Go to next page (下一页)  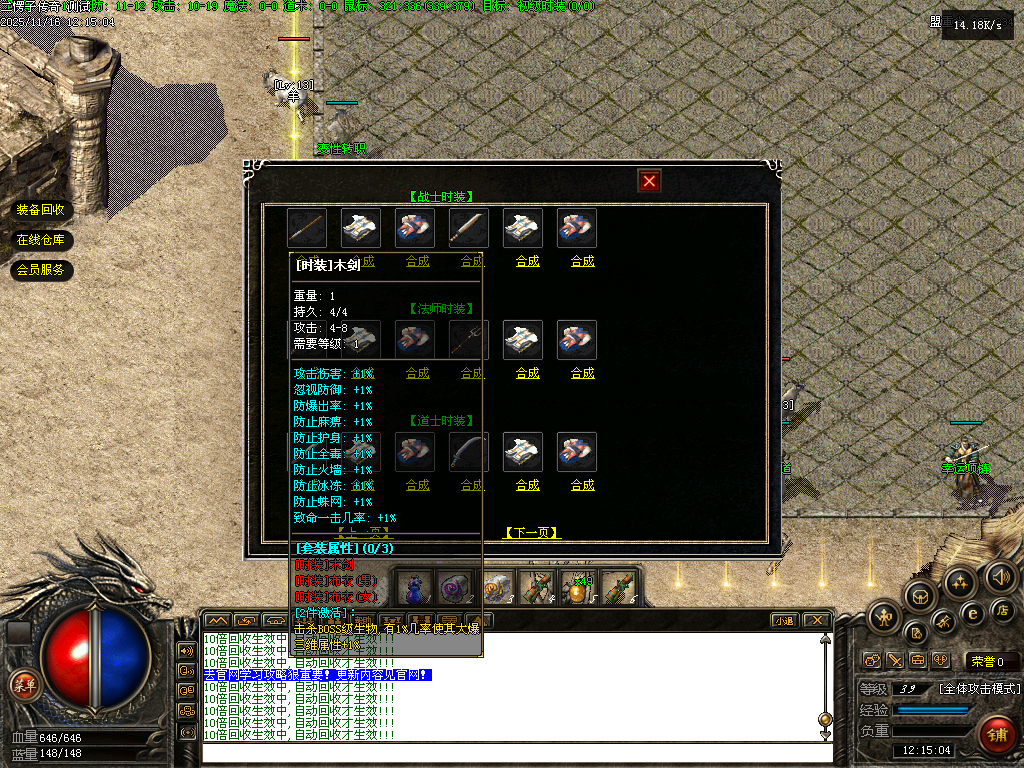[x=531, y=533]
